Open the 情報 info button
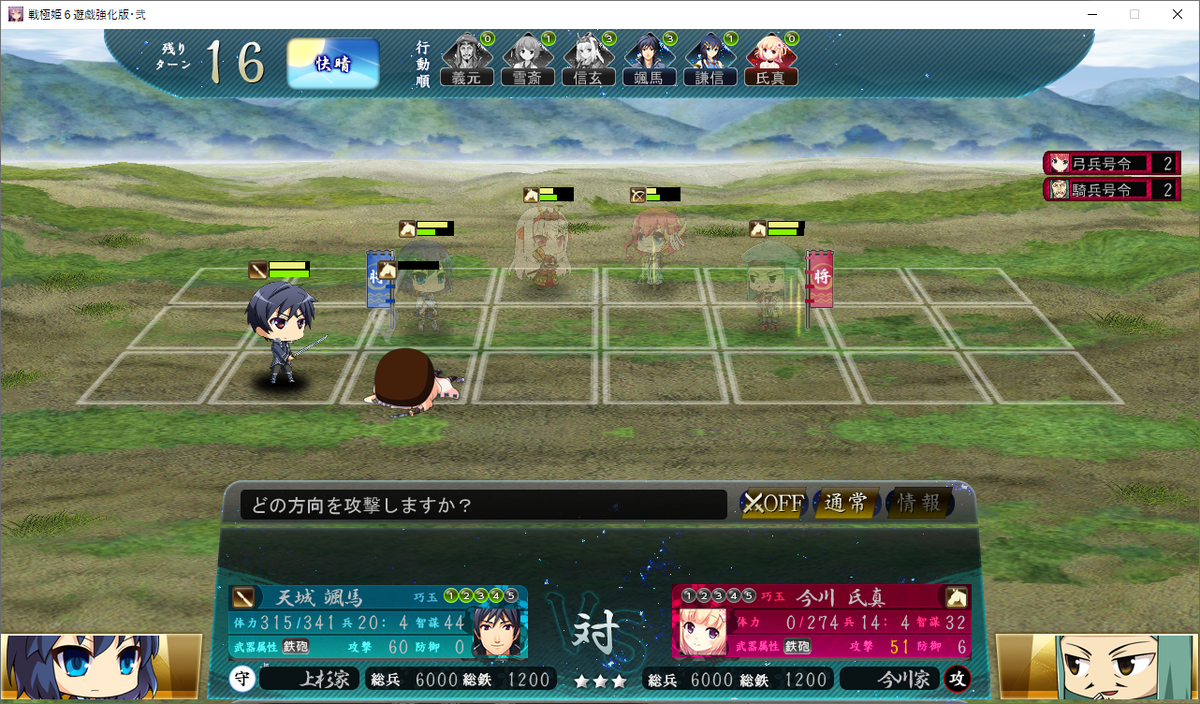This screenshot has height=704, width=1200. tap(918, 503)
